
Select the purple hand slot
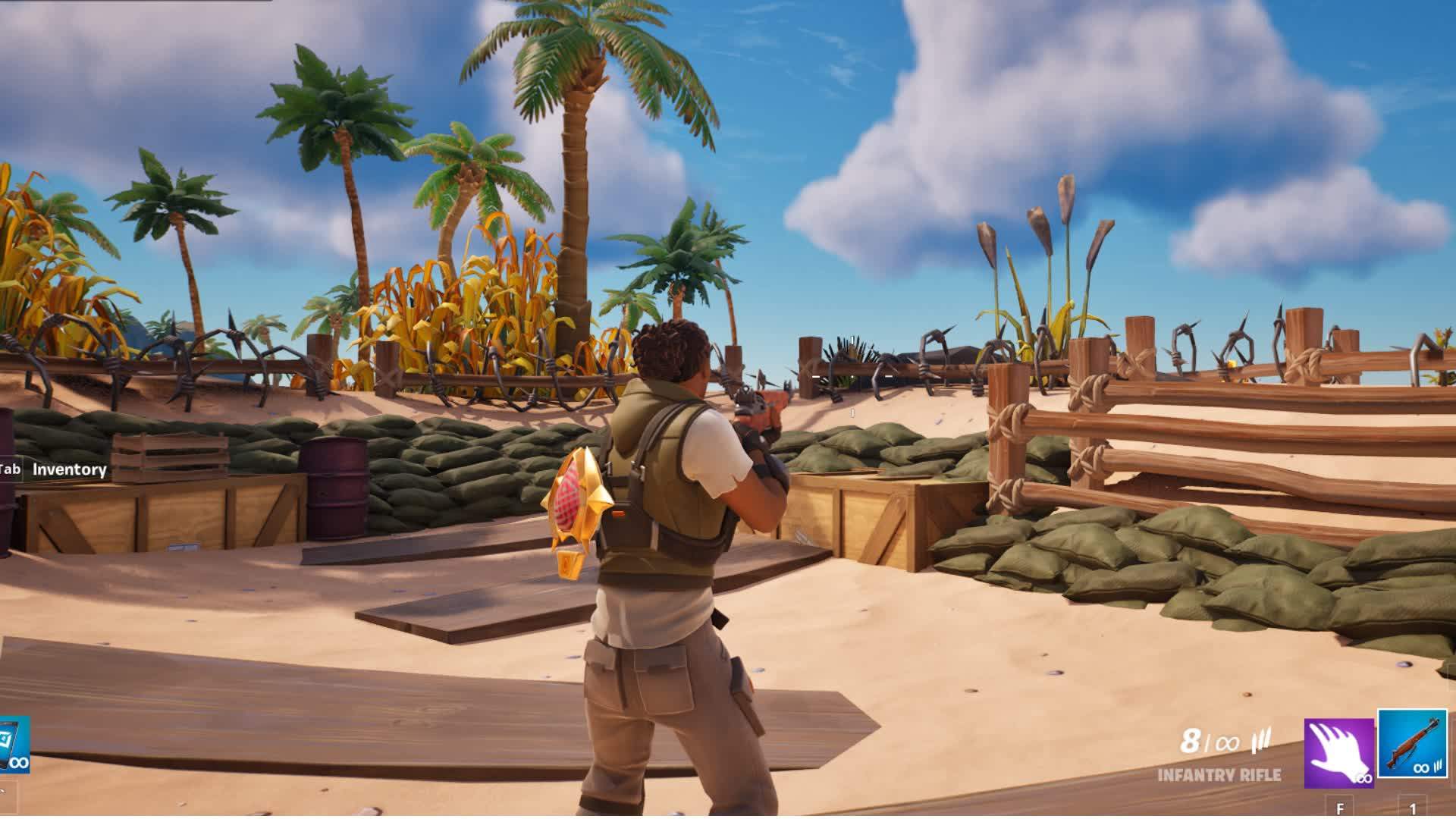[1338, 753]
